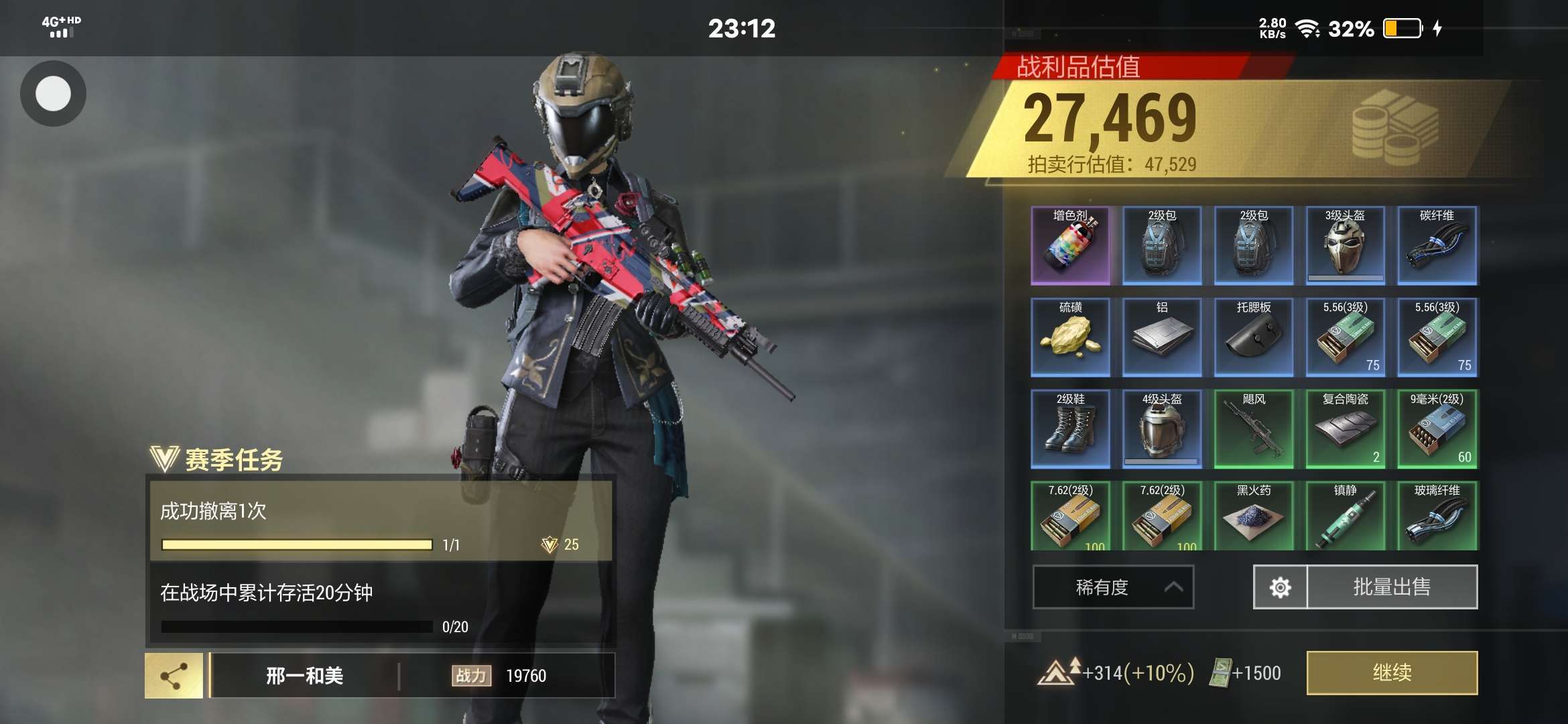The height and width of the screenshot is (724, 1568).
Task: Select the 增色剂 loot slot
Action: coord(1070,246)
